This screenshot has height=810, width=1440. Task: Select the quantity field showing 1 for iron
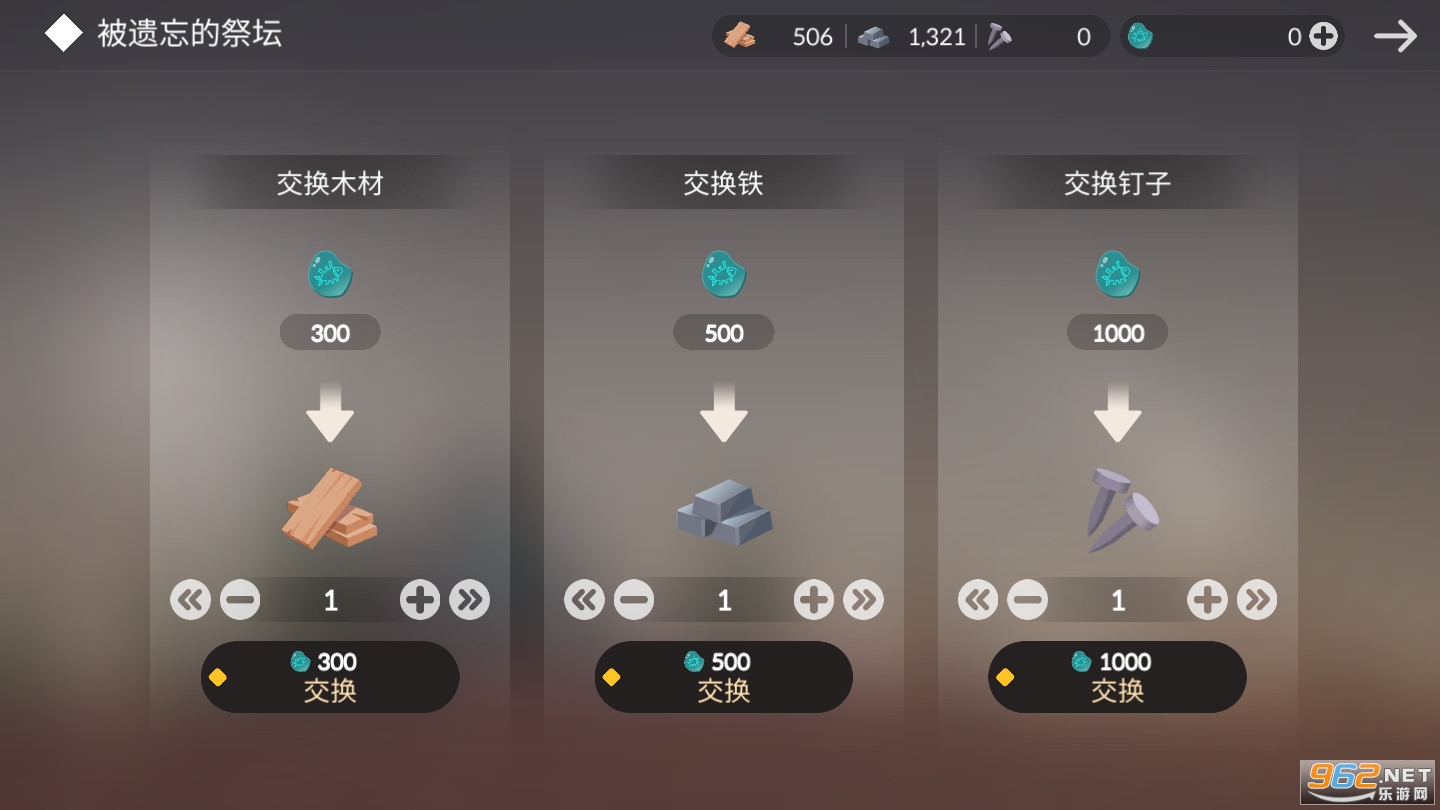(723, 599)
